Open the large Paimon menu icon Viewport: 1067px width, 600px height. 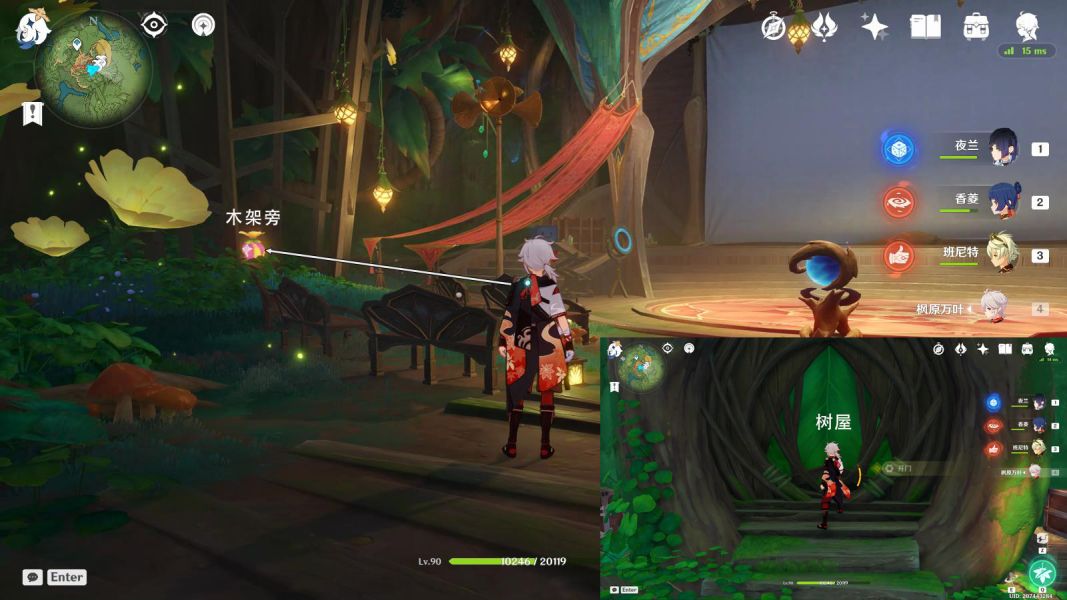pyautogui.click(x=32, y=27)
